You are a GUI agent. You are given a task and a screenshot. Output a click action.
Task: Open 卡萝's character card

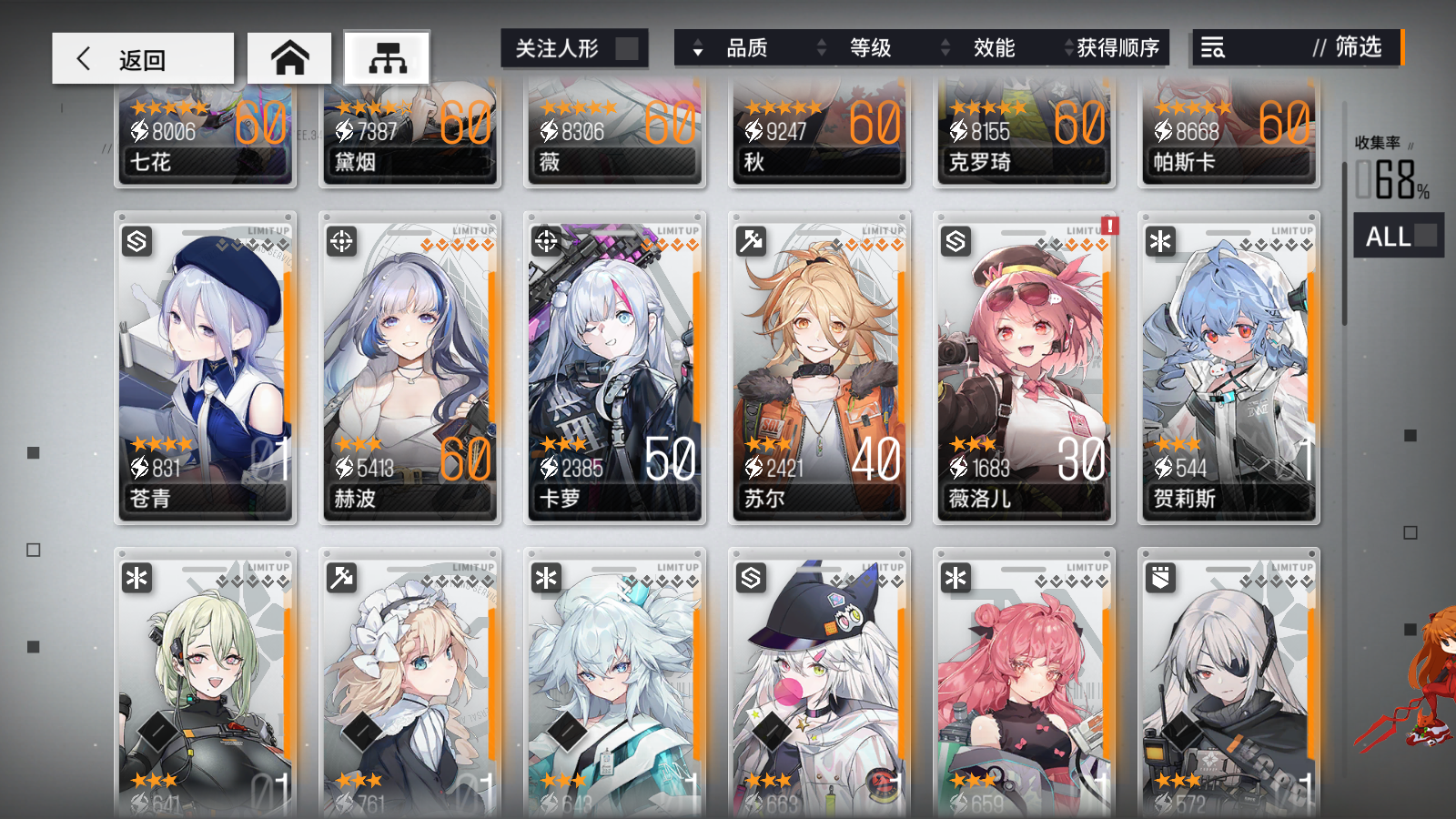point(614,364)
